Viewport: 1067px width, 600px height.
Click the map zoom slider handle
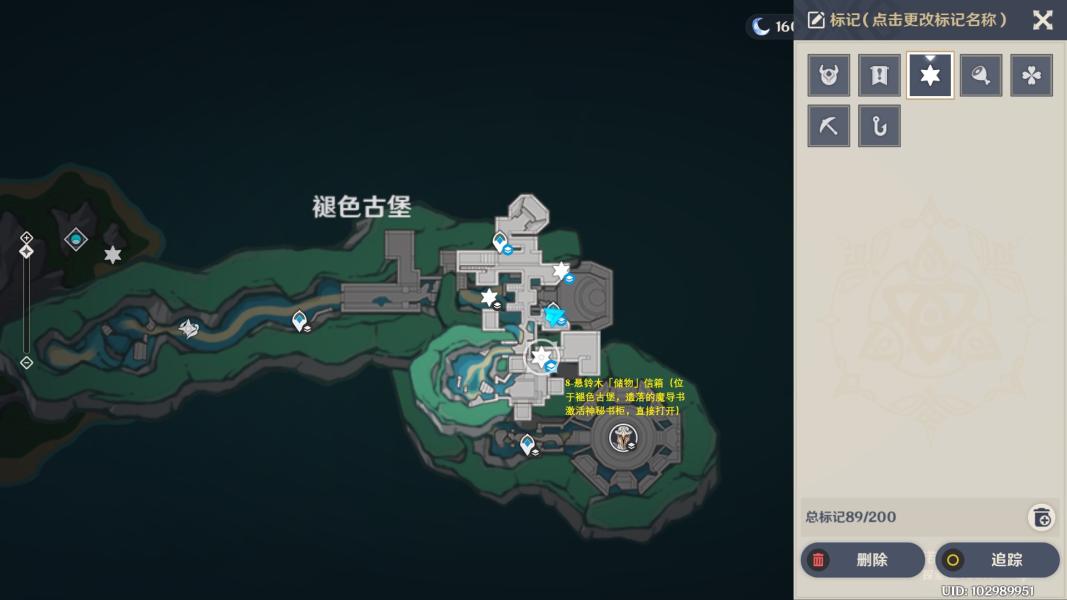(27, 251)
